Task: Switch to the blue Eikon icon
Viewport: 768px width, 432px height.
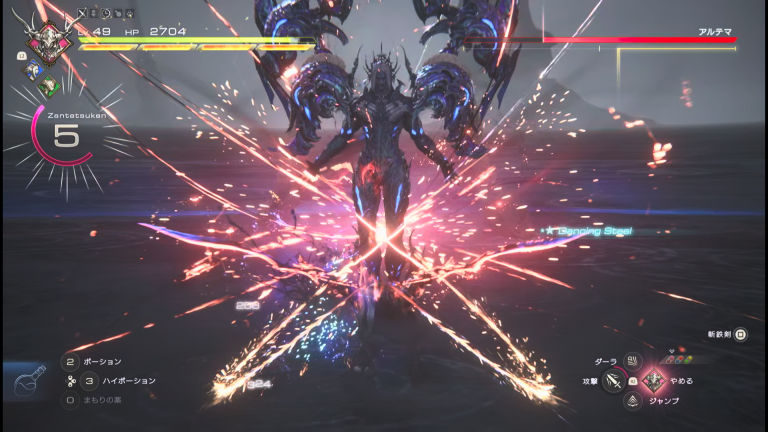Action: (32, 73)
